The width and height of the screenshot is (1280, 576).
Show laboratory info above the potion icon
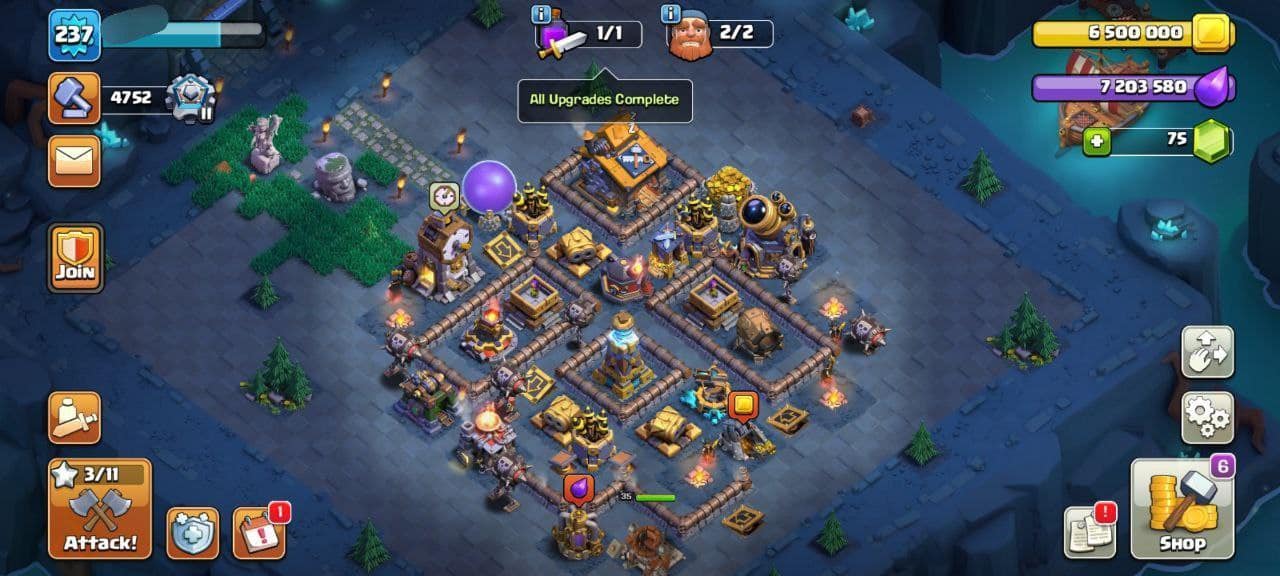542,14
